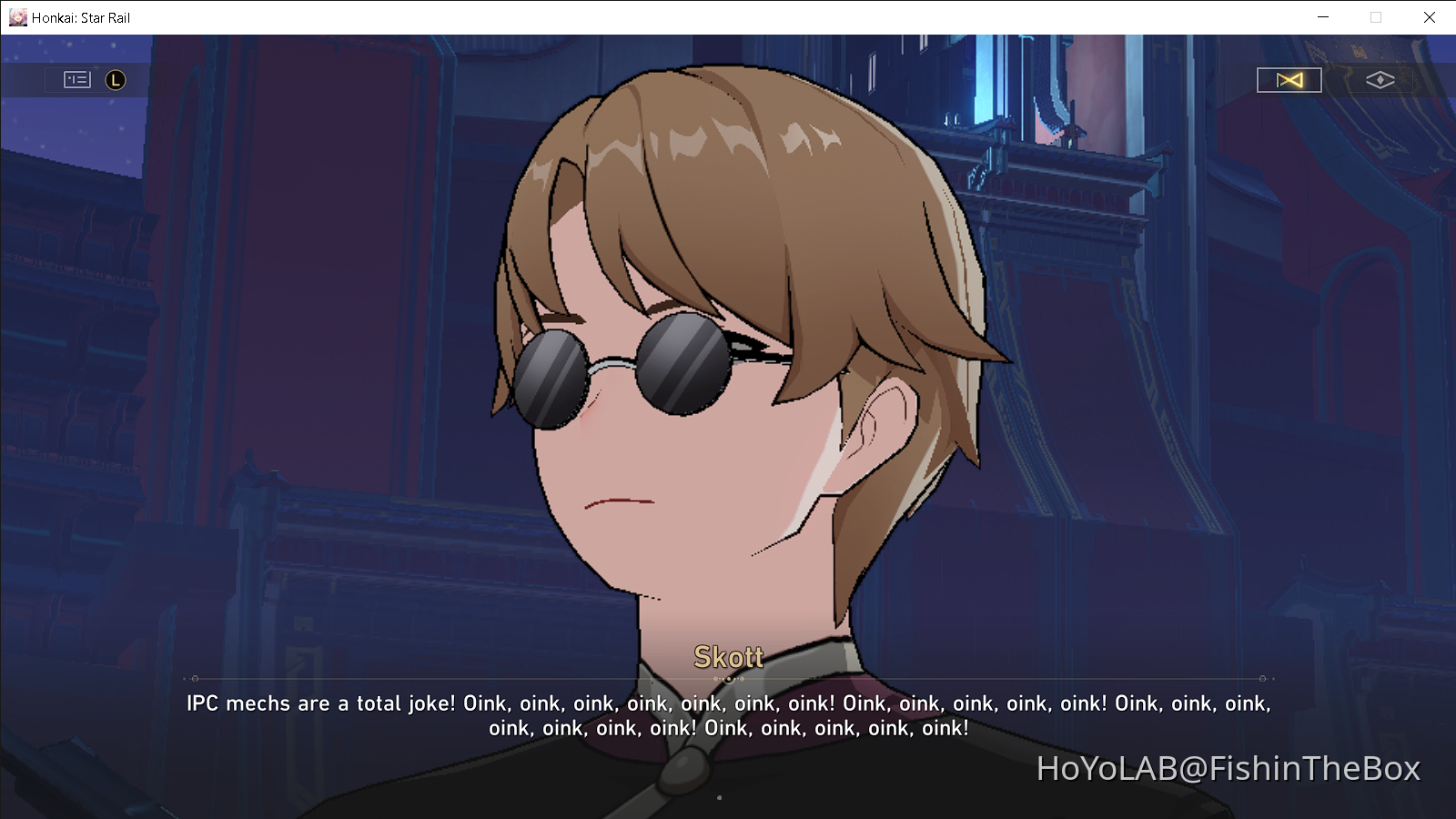Open the dialogue history log
The width and height of the screenshot is (1456, 819).
pos(76,79)
